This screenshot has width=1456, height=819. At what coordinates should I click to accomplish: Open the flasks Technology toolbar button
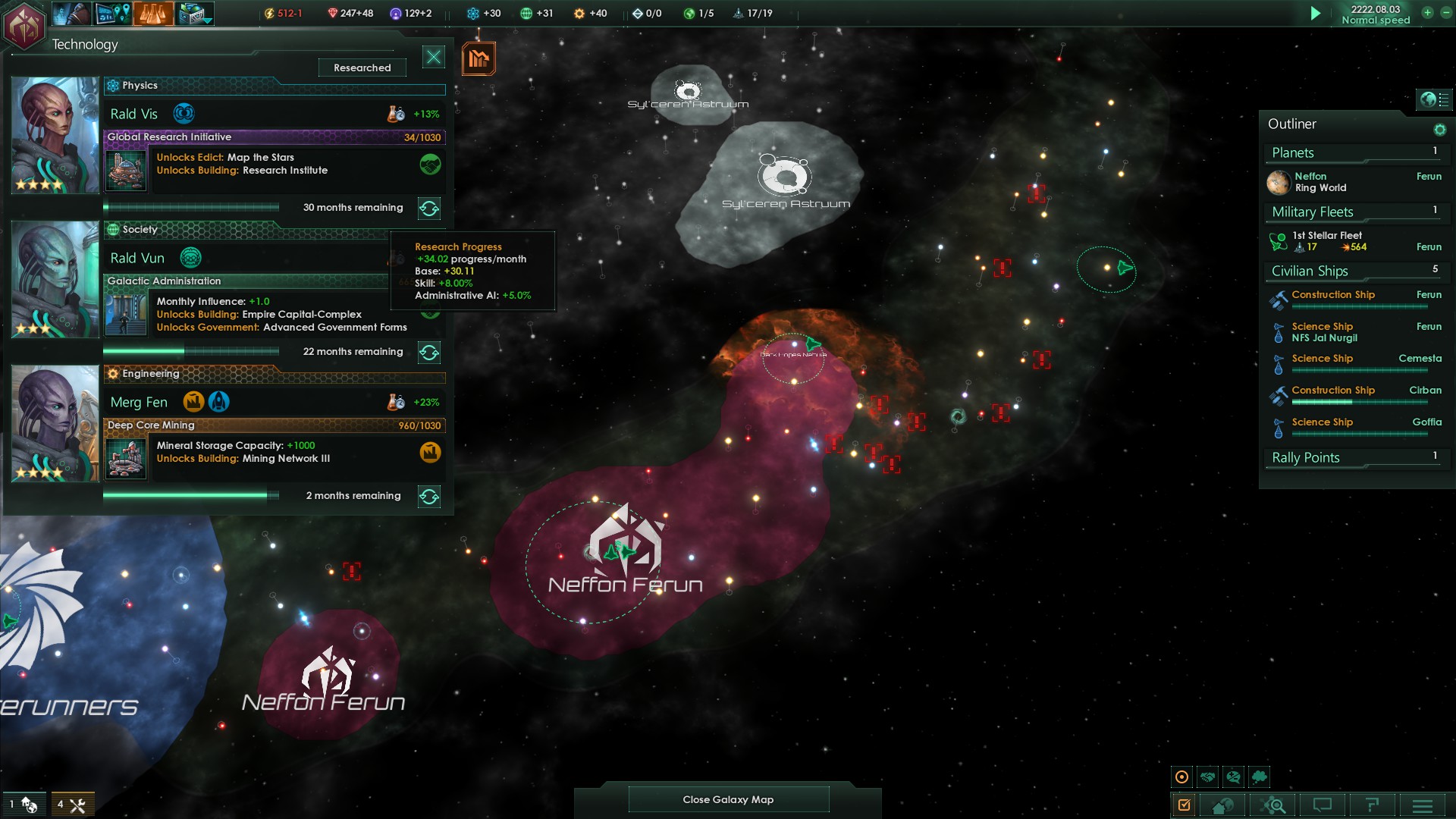[153, 14]
